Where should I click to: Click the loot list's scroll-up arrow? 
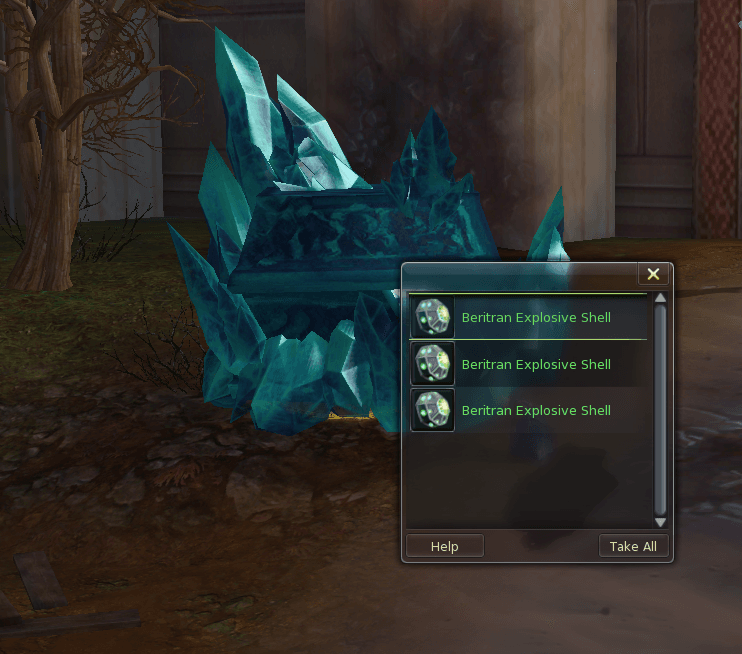point(660,298)
